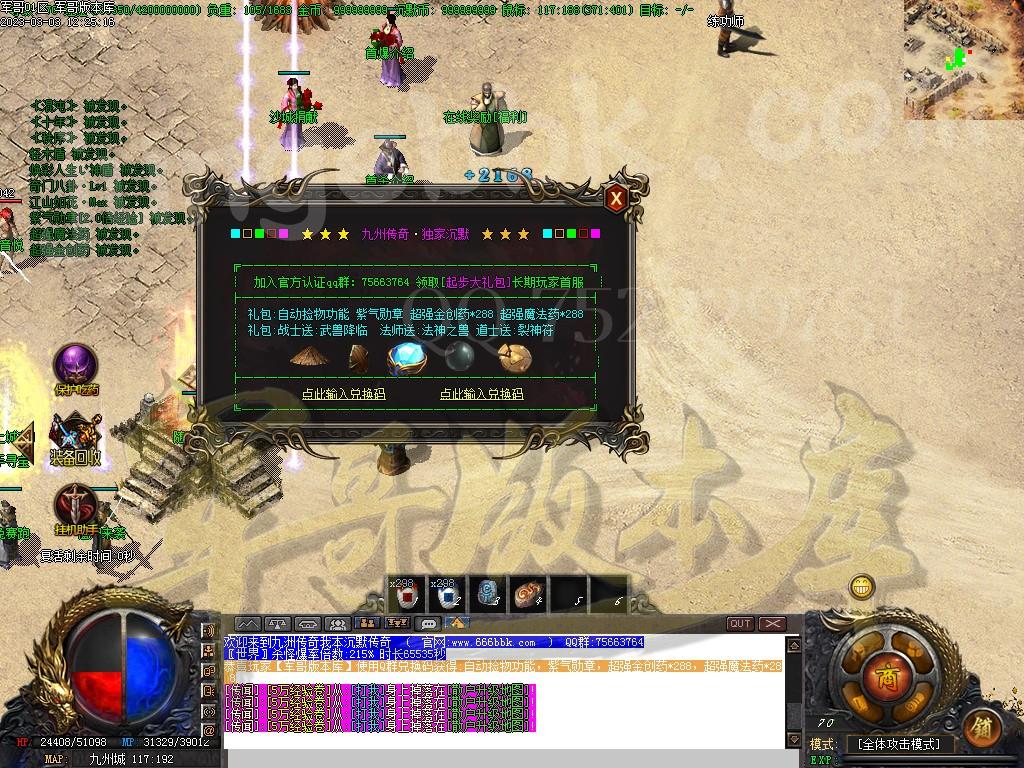The height and width of the screenshot is (768, 1024).
Task: Open the 挂机助手 auto-play helper icon
Action: [x=75, y=504]
